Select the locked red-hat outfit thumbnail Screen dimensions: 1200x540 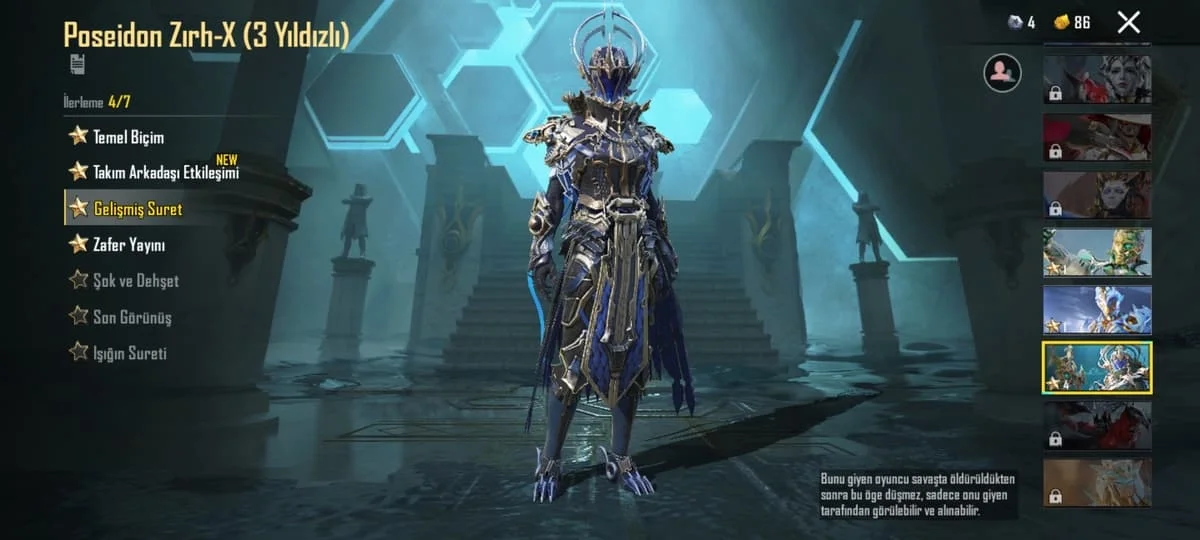(1097, 137)
